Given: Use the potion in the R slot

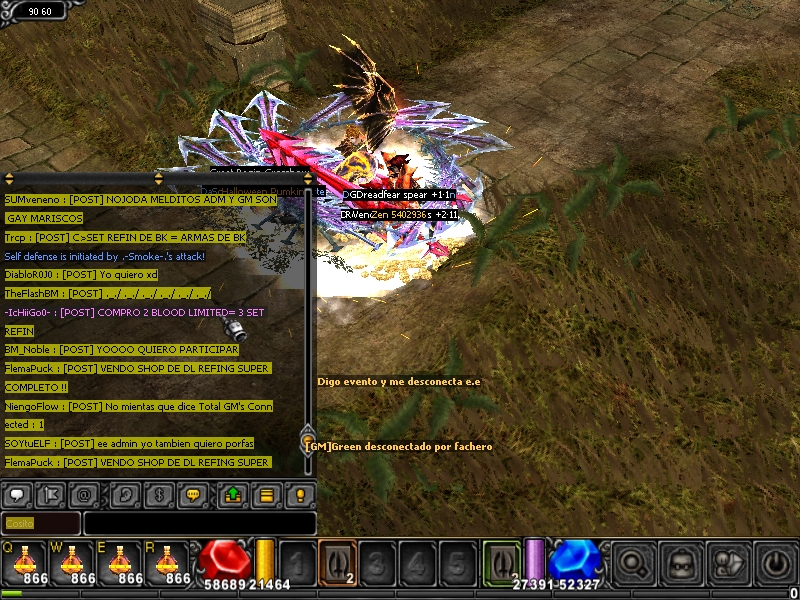Looking at the screenshot, I should (167, 562).
